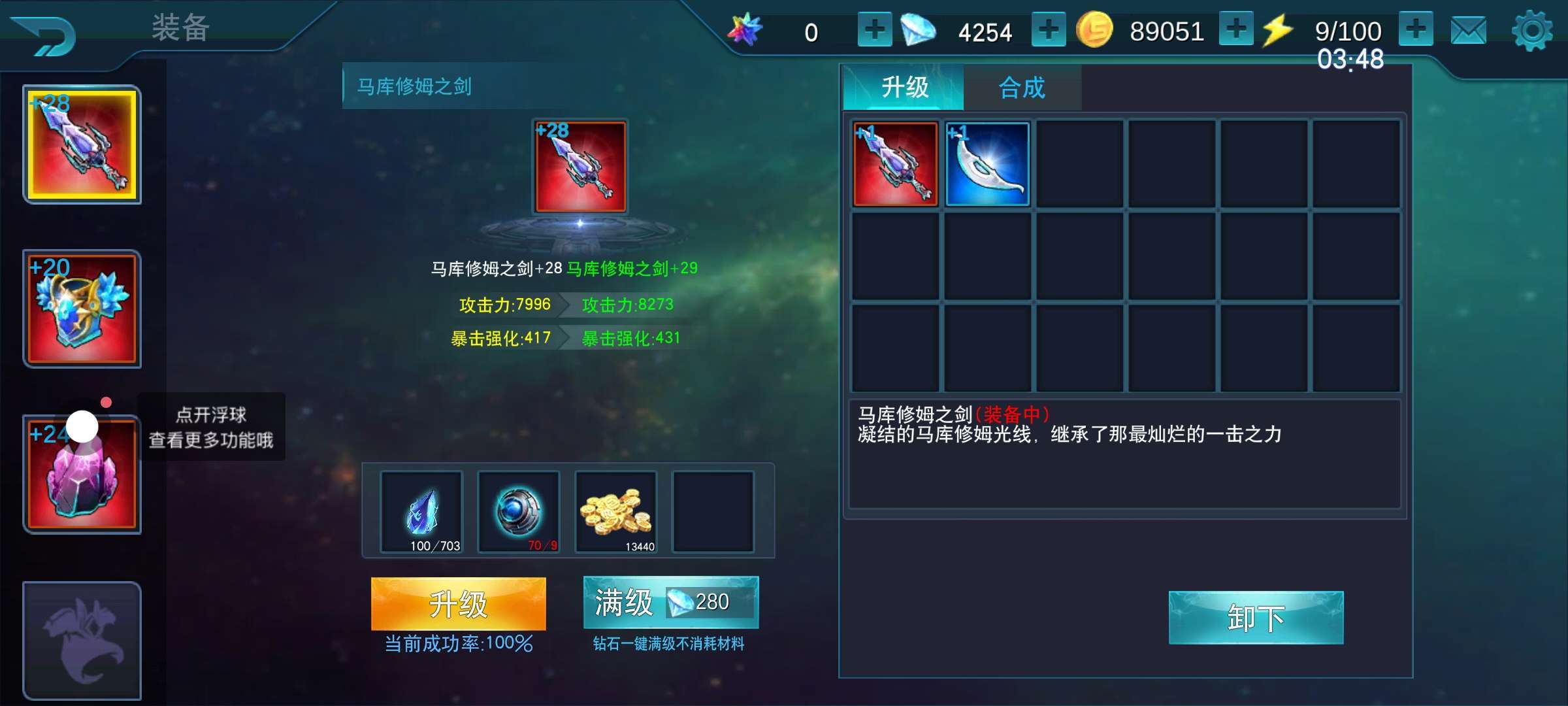Select the 升级 upgrade tab
The height and width of the screenshot is (706, 1568).
coord(904,88)
